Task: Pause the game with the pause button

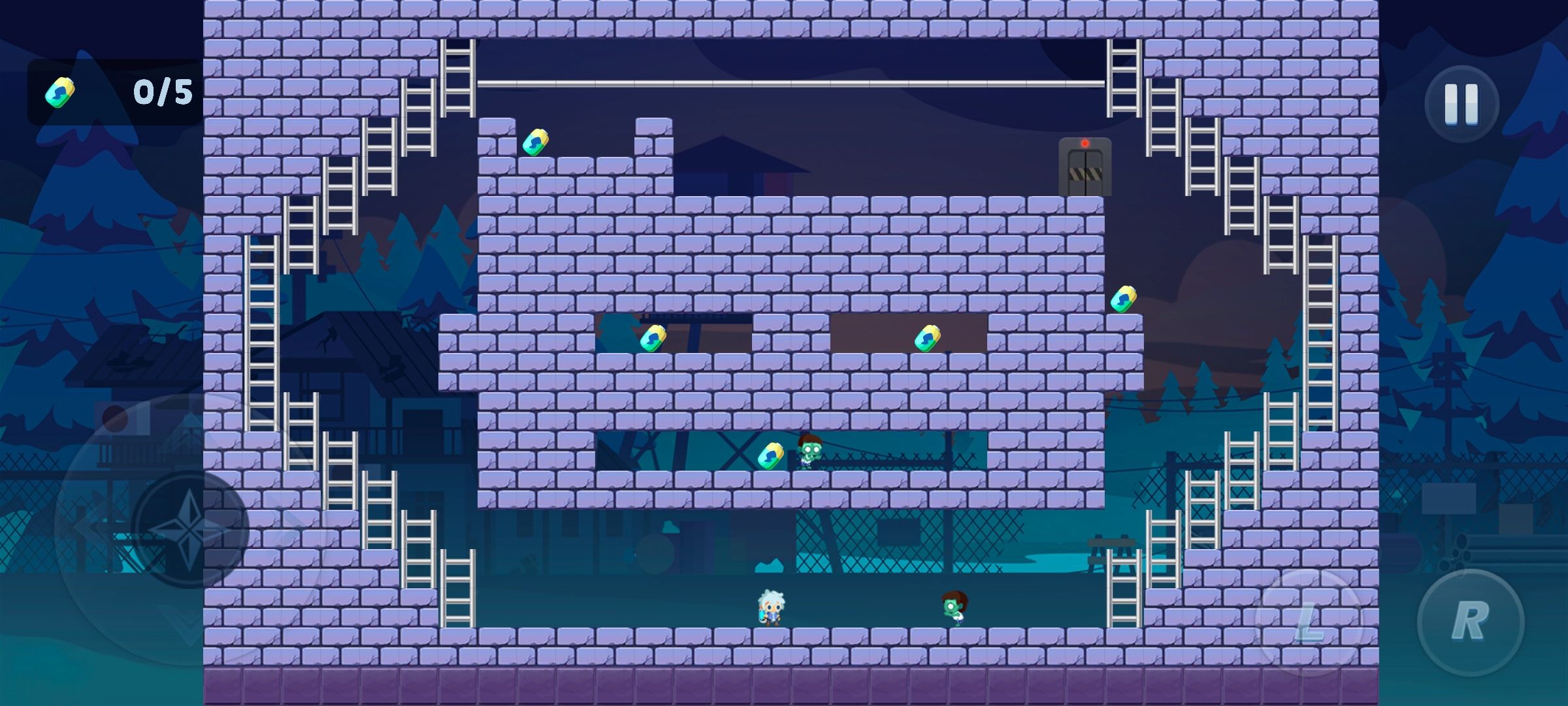Action: (1462, 104)
